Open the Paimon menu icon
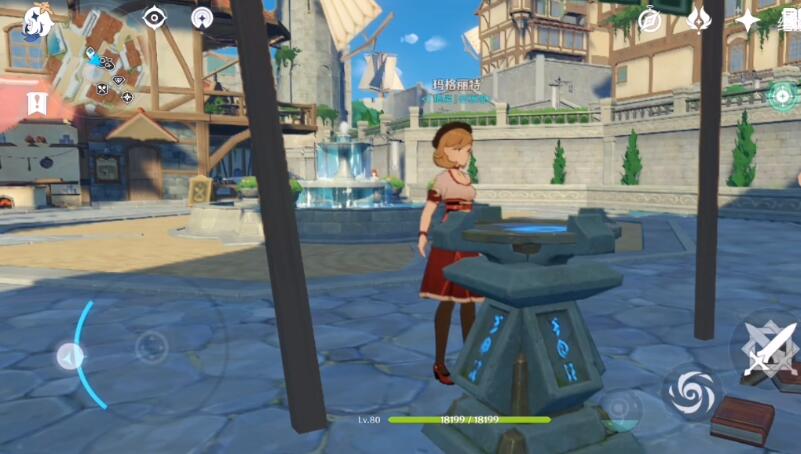This screenshot has height=454, width=801. pyautogui.click(x=36, y=20)
